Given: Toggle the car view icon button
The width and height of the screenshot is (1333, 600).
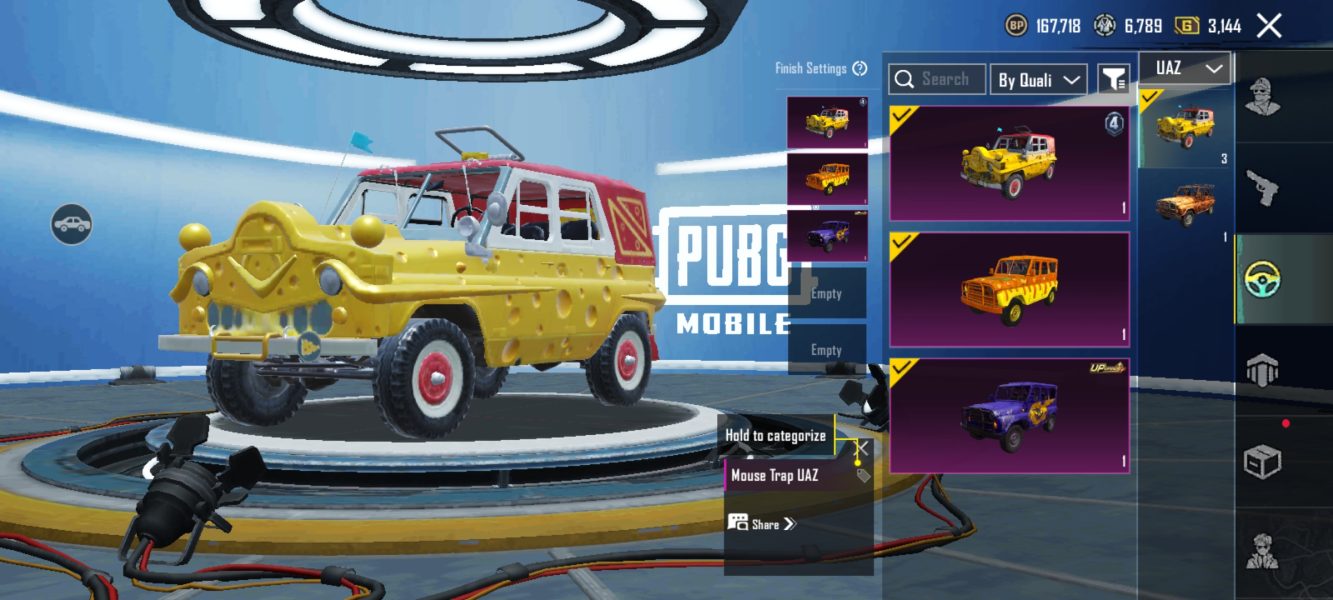Looking at the screenshot, I should pos(72,224).
